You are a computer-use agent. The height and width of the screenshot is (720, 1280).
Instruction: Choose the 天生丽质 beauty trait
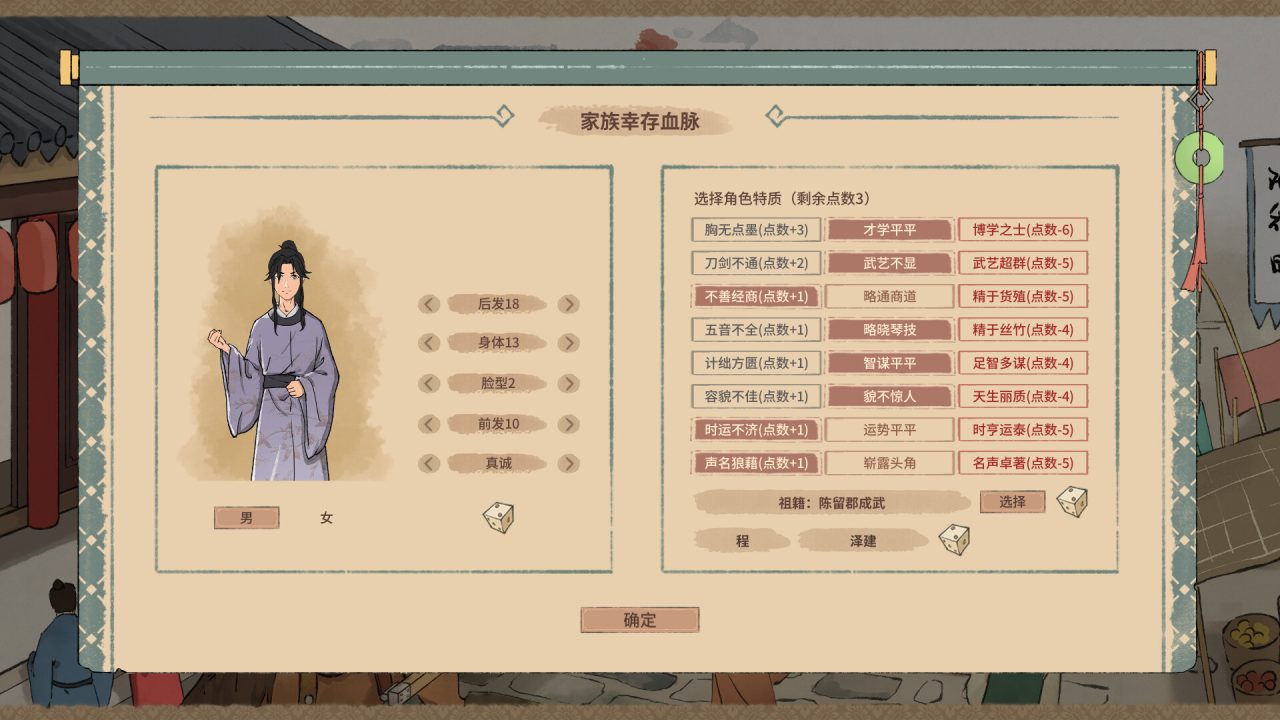tap(1019, 396)
